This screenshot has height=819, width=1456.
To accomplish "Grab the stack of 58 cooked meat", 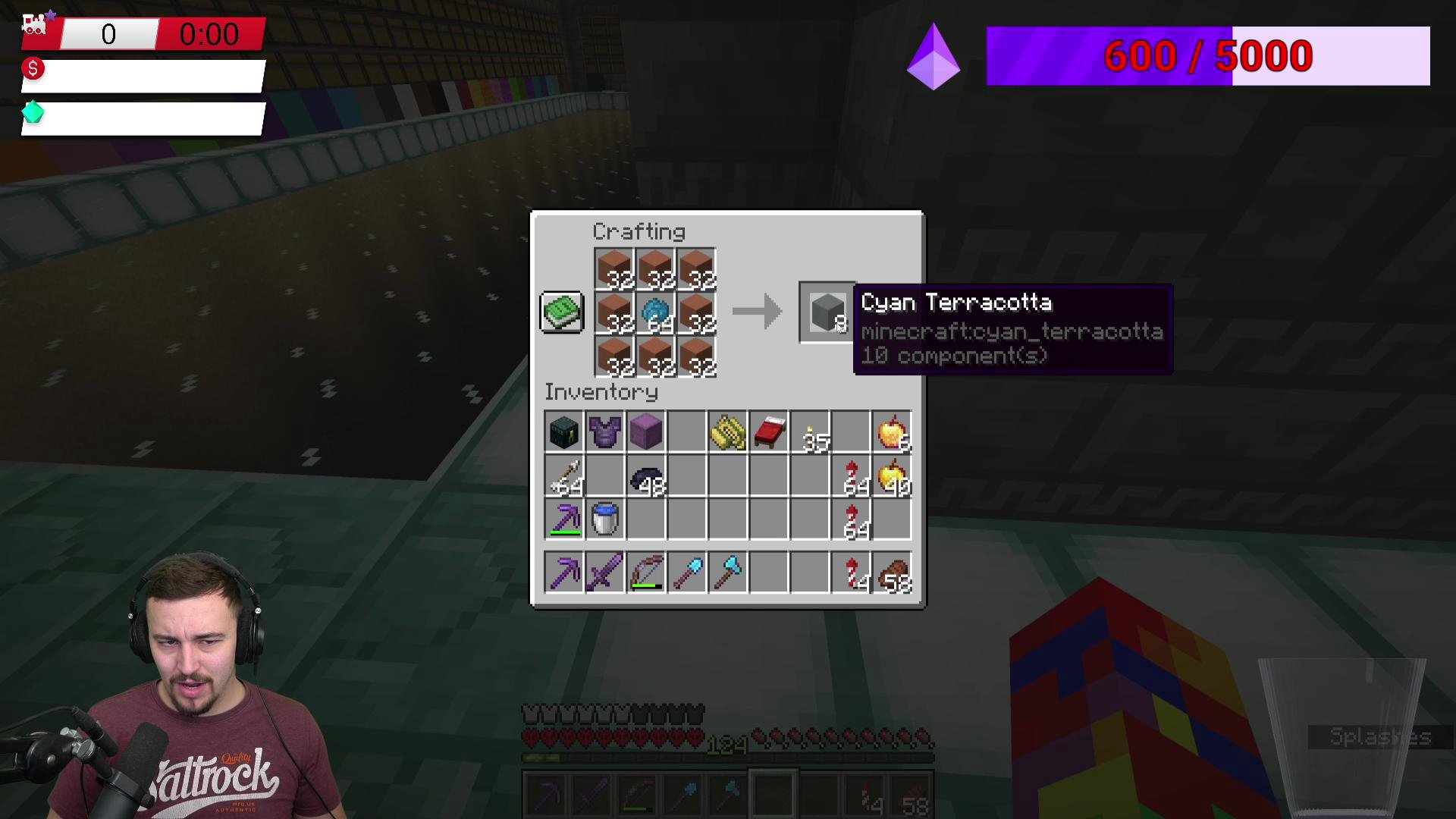I will 892,571.
